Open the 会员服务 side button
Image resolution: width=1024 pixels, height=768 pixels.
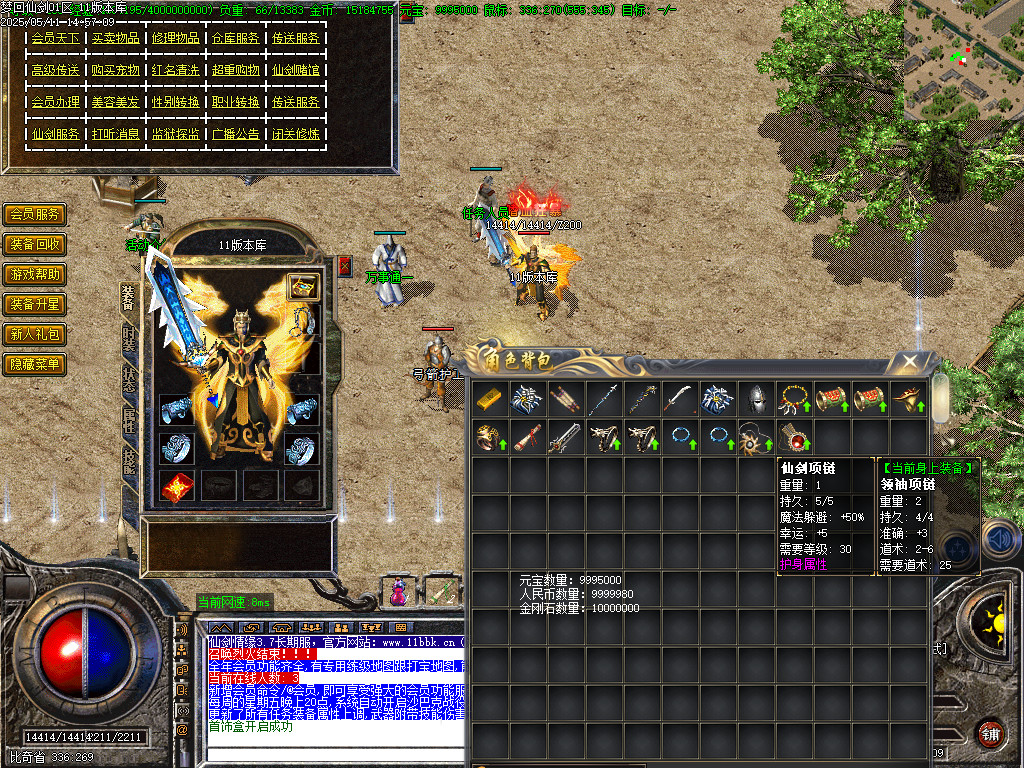35,215
